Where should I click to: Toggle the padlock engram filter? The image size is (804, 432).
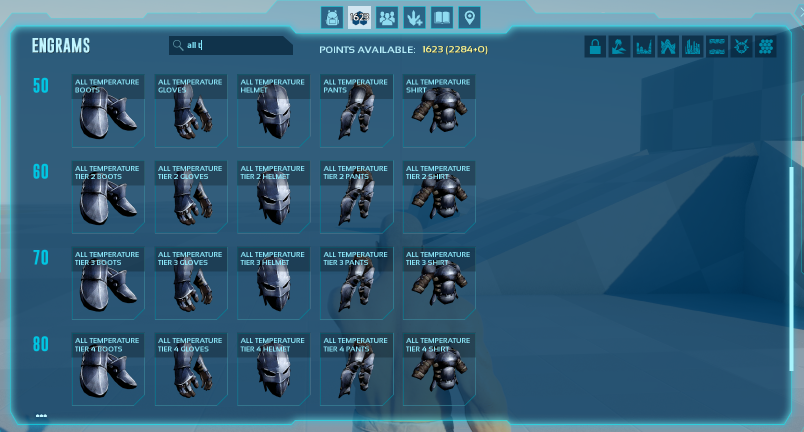point(595,46)
